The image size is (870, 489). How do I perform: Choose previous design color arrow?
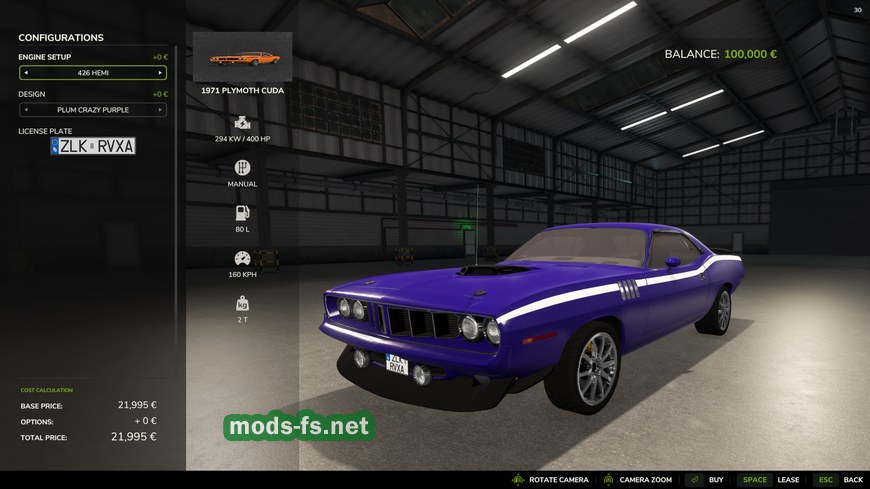26,110
